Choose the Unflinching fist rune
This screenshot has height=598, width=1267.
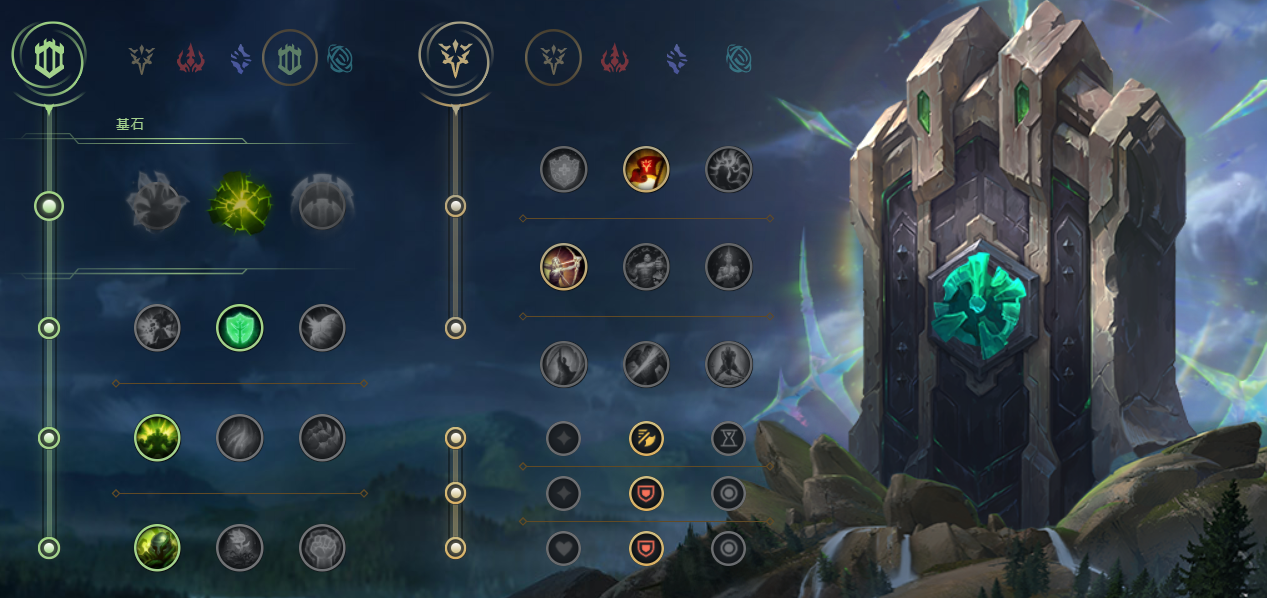tap(322, 548)
